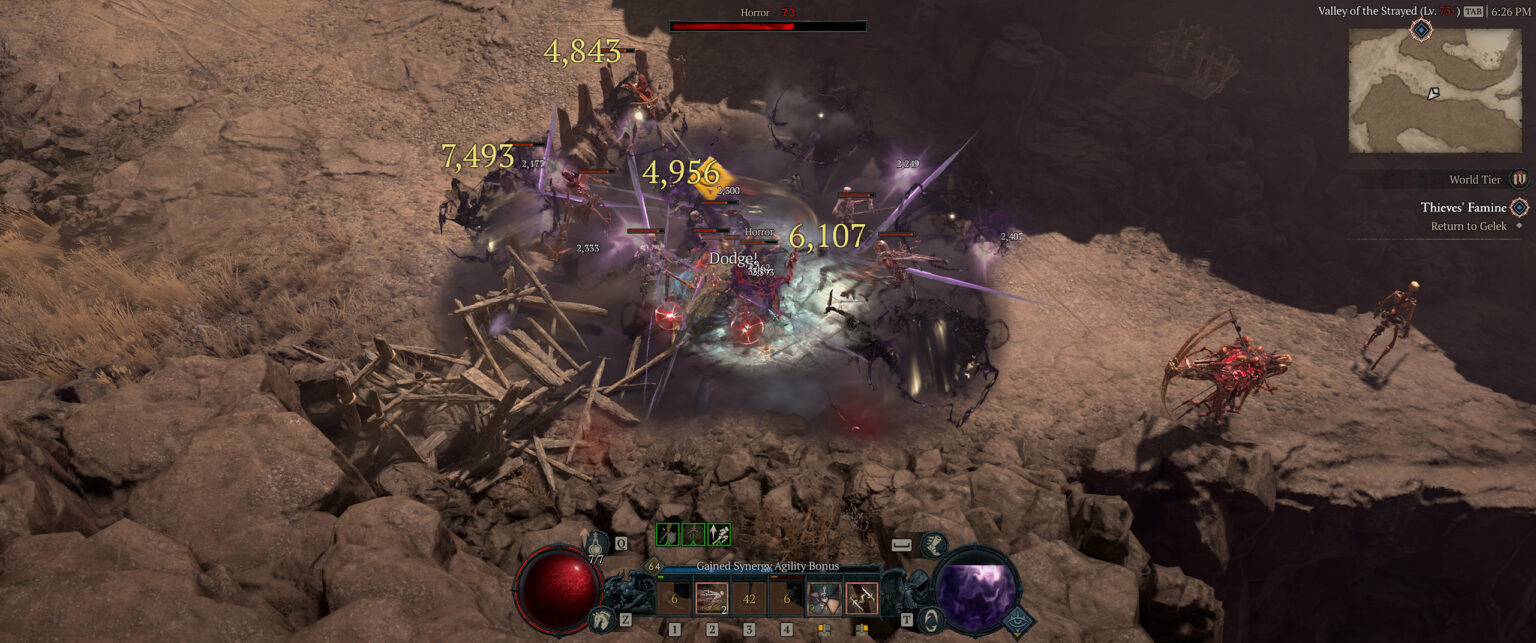Trigger the evade boot icon
This screenshot has width=1536, height=643.
click(932, 545)
